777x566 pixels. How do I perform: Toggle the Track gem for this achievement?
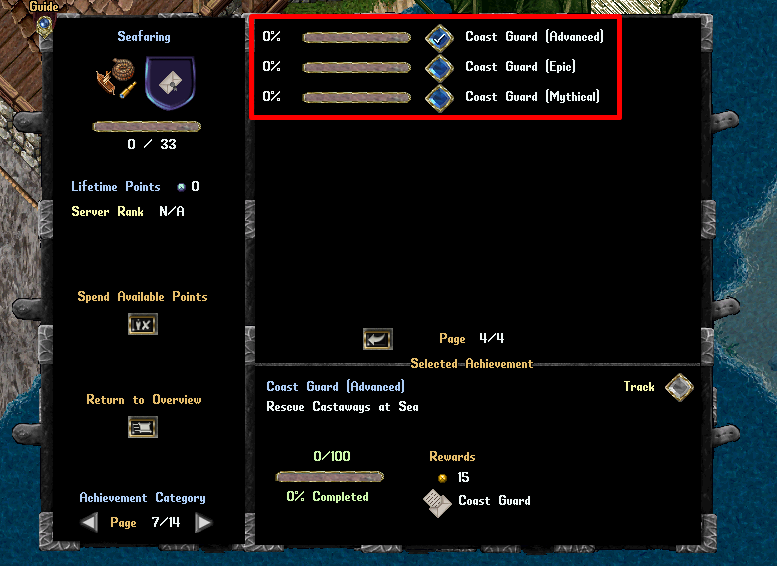coord(679,387)
